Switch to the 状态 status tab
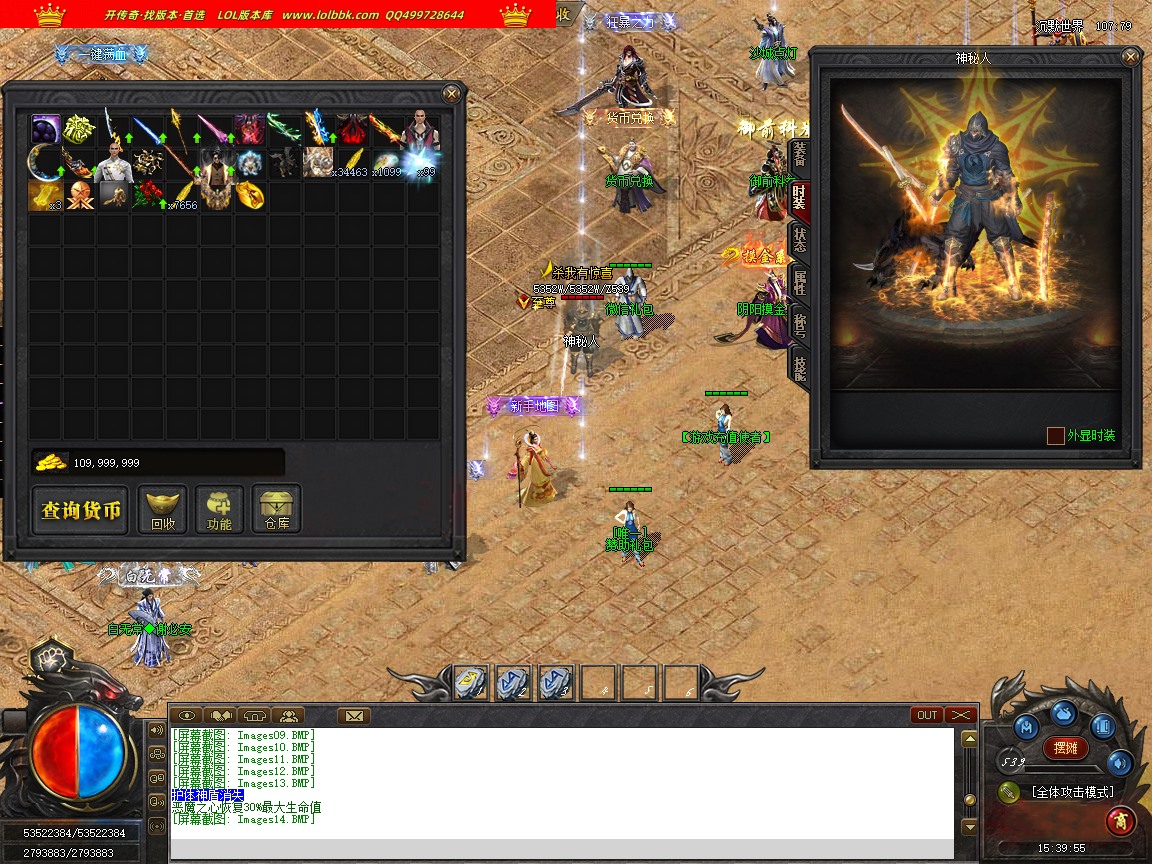The width and height of the screenshot is (1152, 864). [x=799, y=239]
